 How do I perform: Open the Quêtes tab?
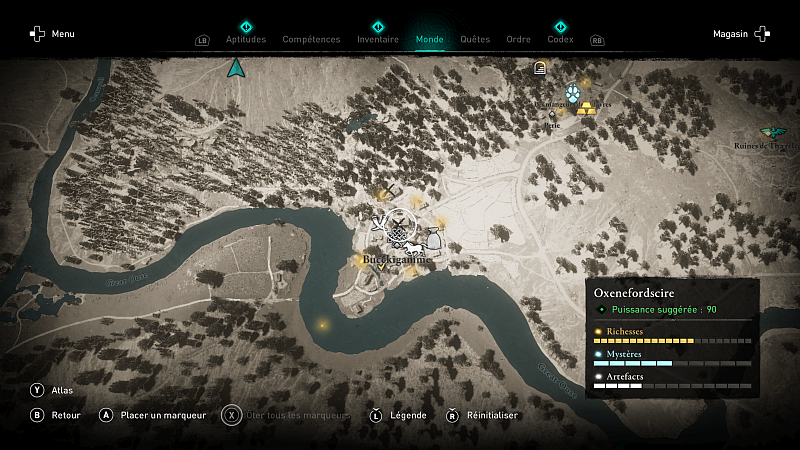pyautogui.click(x=475, y=39)
